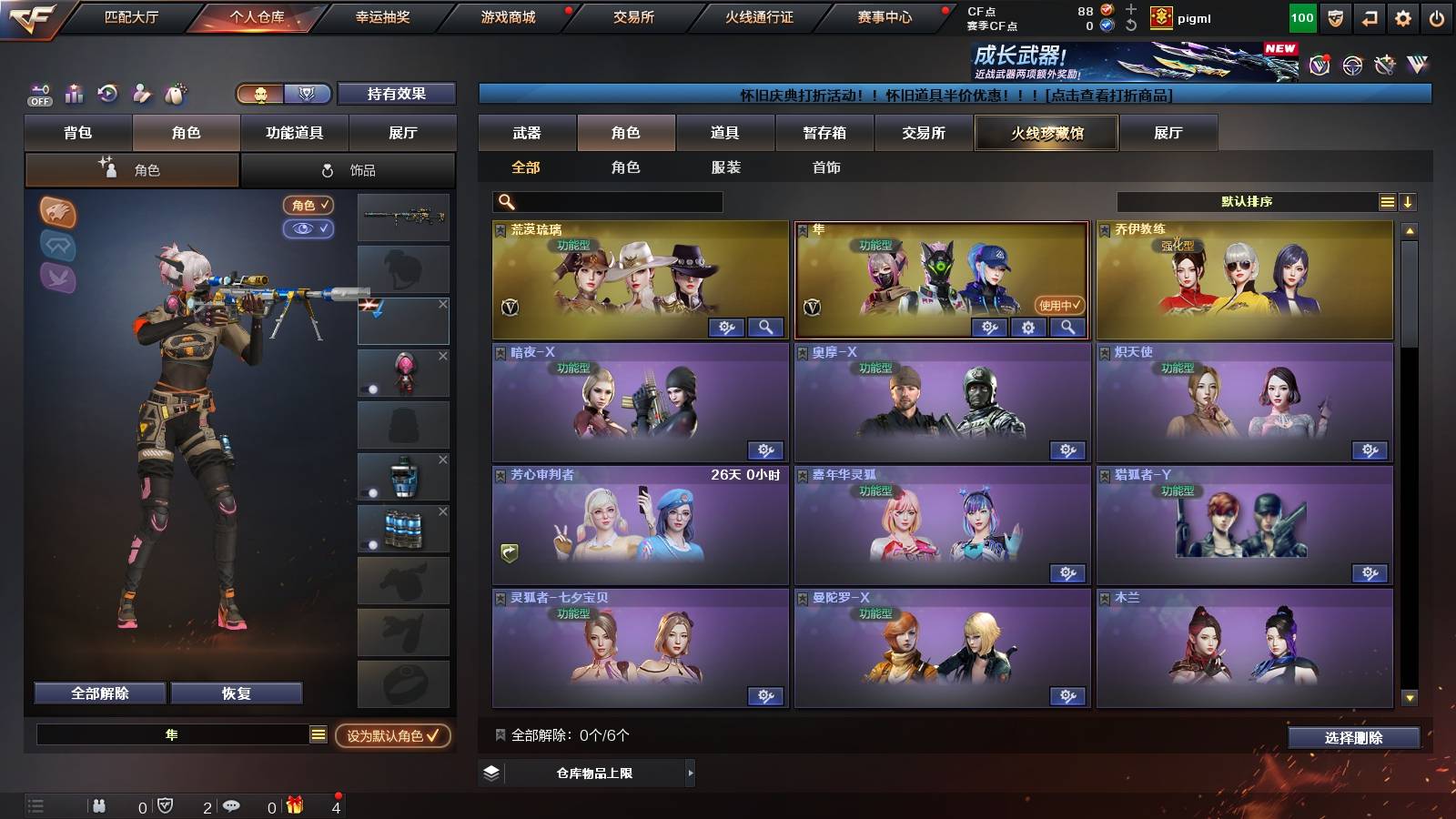This screenshot has height=819, width=1456.
Task: Click the descending sort arrow beside 默认排序
Action: pos(1410,201)
